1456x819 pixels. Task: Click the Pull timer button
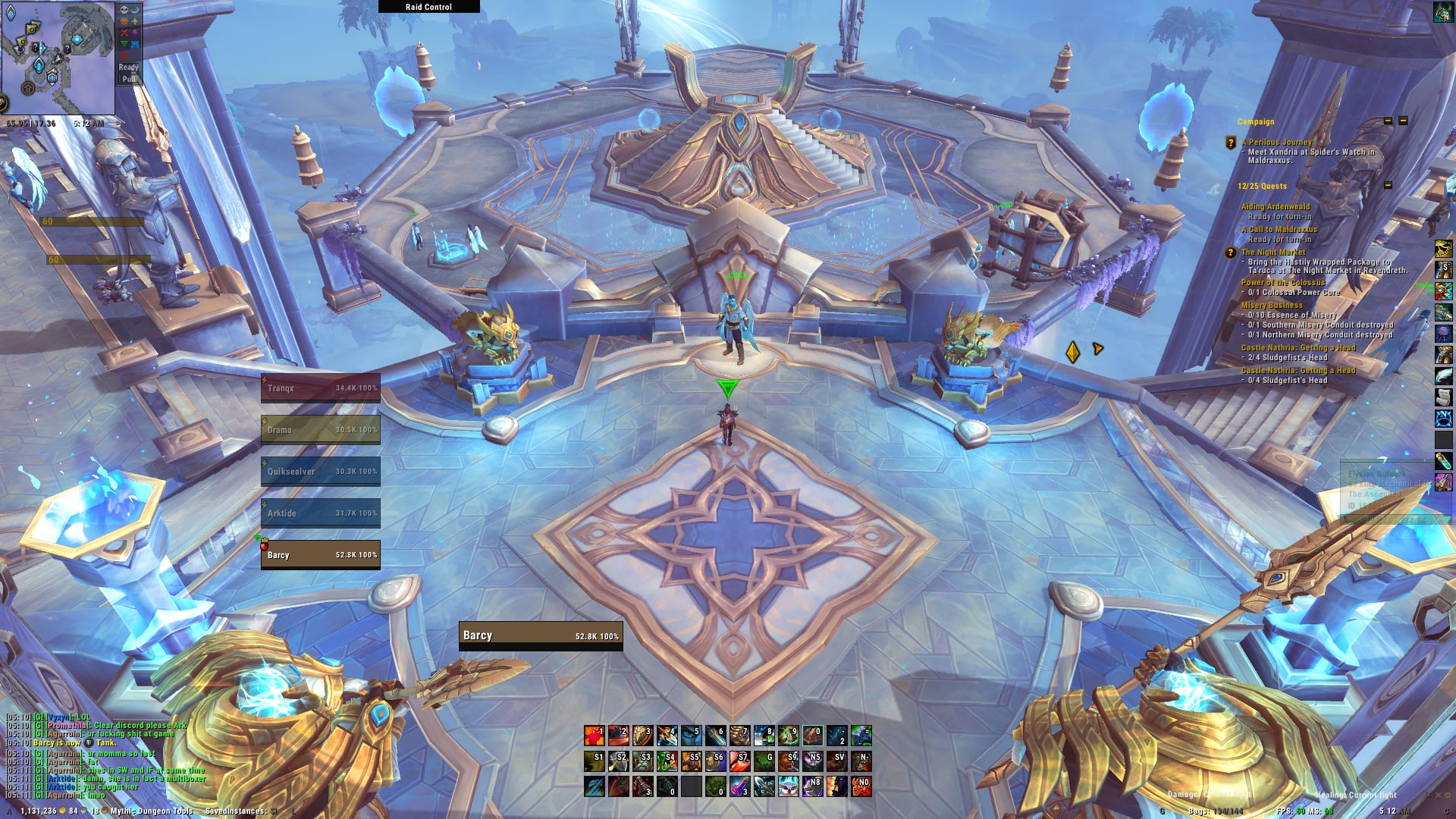128,79
